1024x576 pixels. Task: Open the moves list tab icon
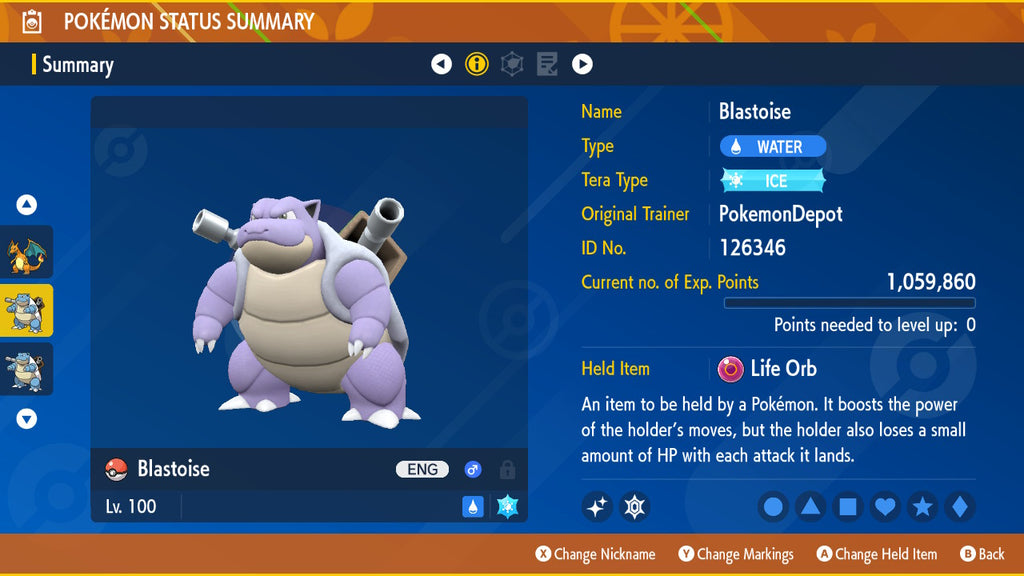tap(547, 65)
